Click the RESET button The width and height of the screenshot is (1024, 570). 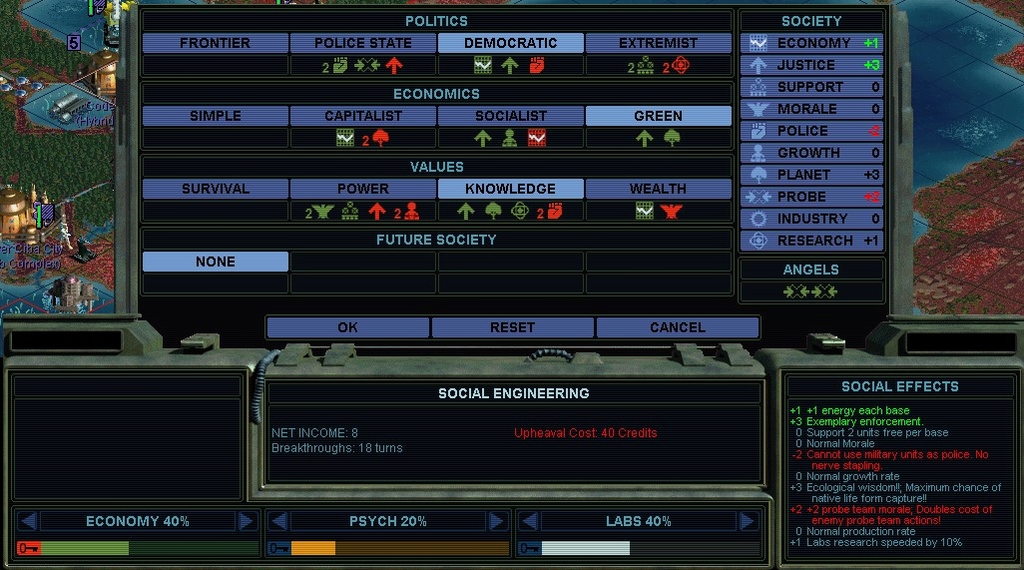pyautogui.click(x=512, y=327)
